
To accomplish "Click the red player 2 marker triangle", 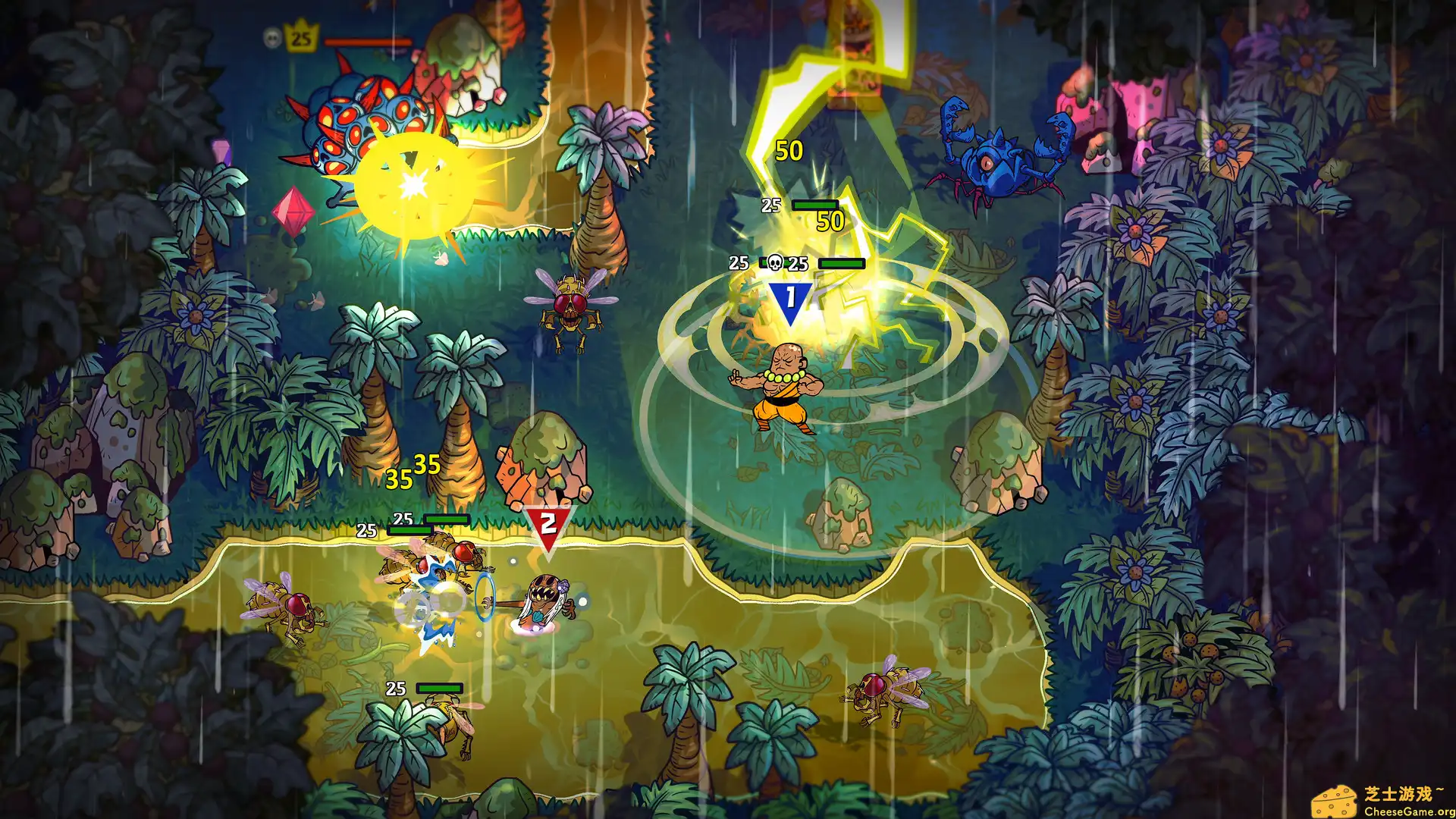I will [x=548, y=522].
